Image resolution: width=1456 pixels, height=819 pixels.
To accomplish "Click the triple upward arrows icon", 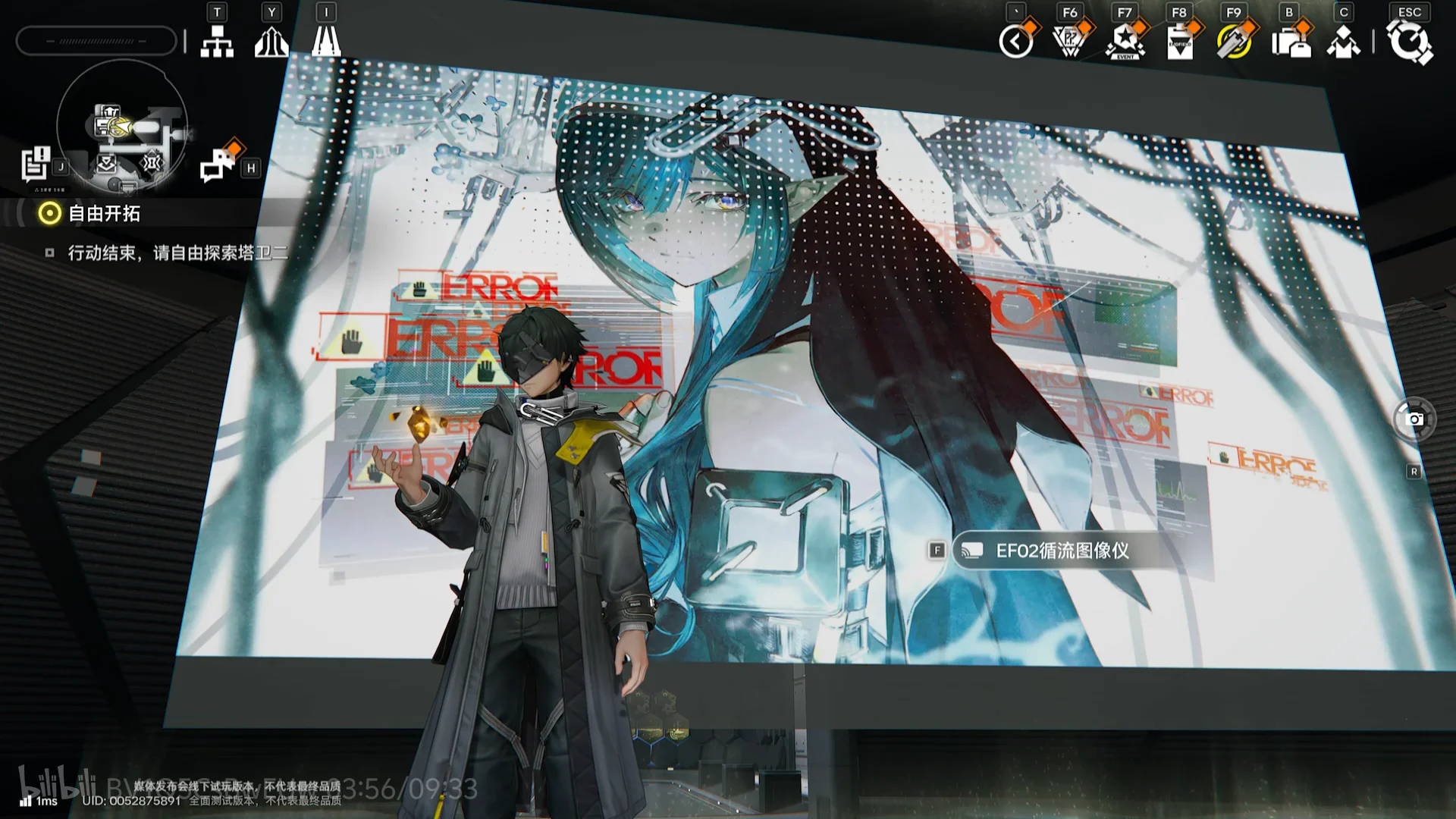I will [271, 42].
